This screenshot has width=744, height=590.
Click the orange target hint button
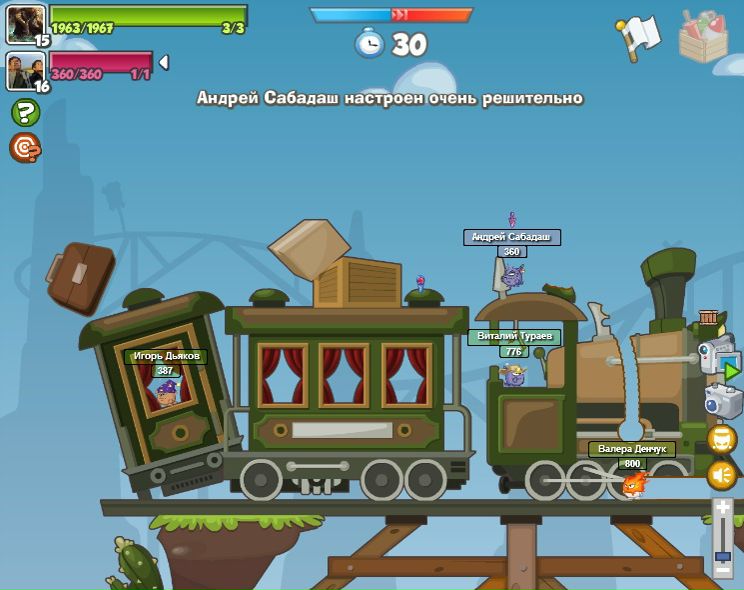(x=25, y=147)
